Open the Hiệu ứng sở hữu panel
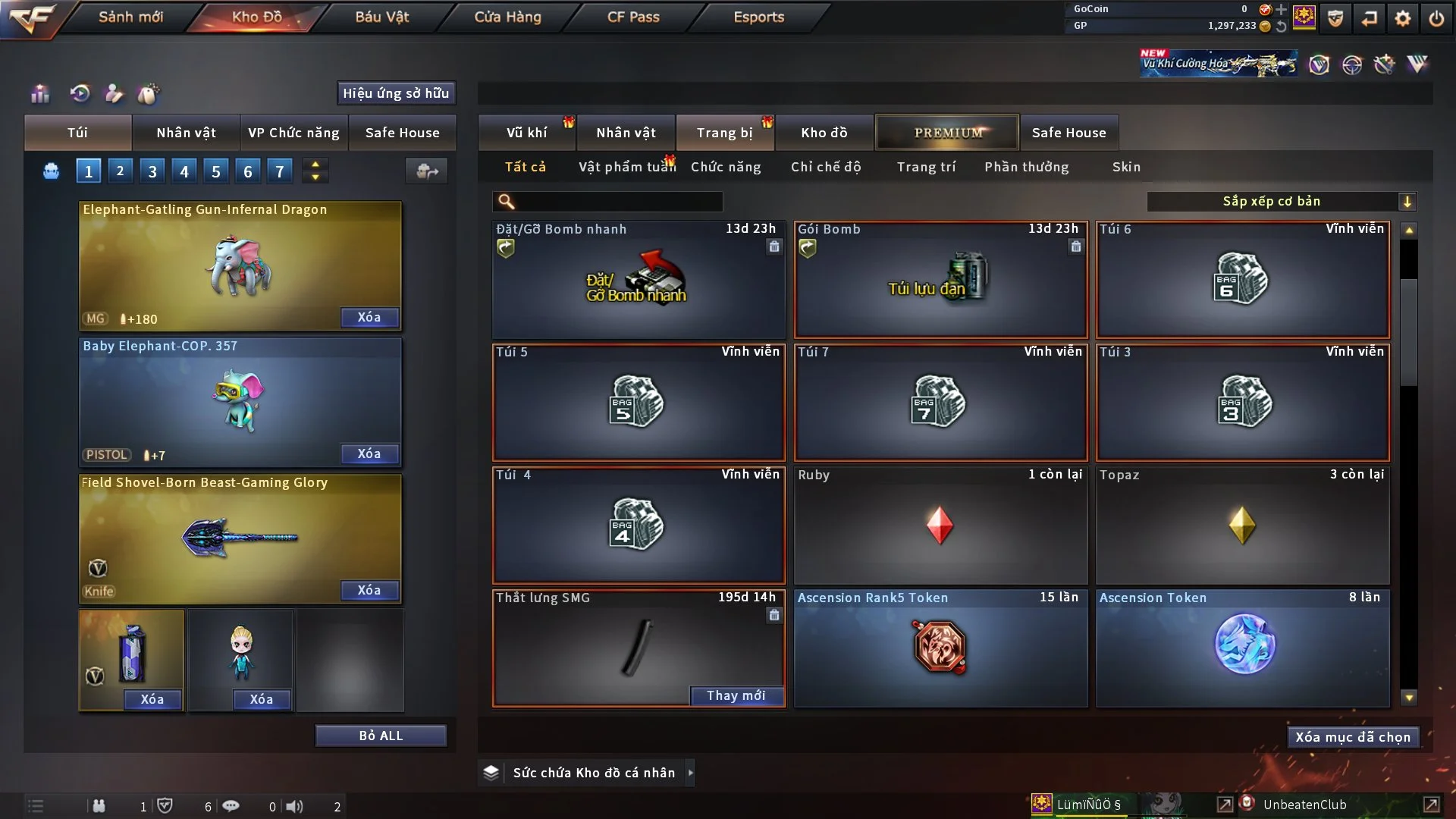This screenshot has width=1456, height=819. (x=396, y=93)
